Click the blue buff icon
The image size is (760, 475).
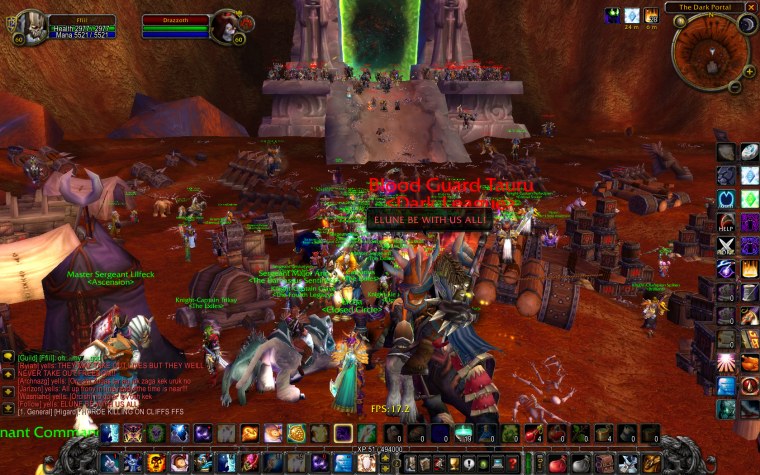click(631, 15)
